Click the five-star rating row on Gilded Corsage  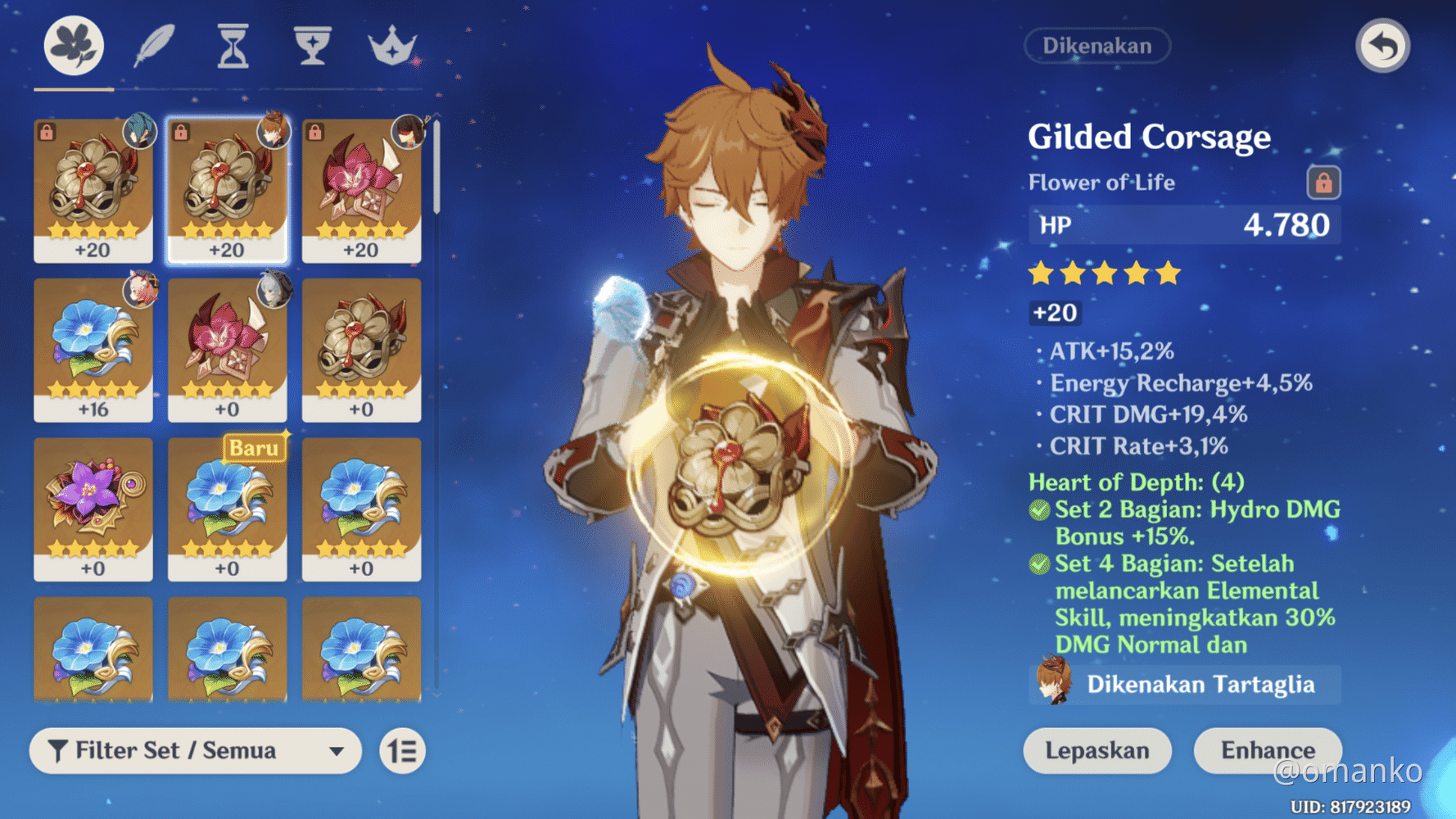pyautogui.click(x=1102, y=274)
